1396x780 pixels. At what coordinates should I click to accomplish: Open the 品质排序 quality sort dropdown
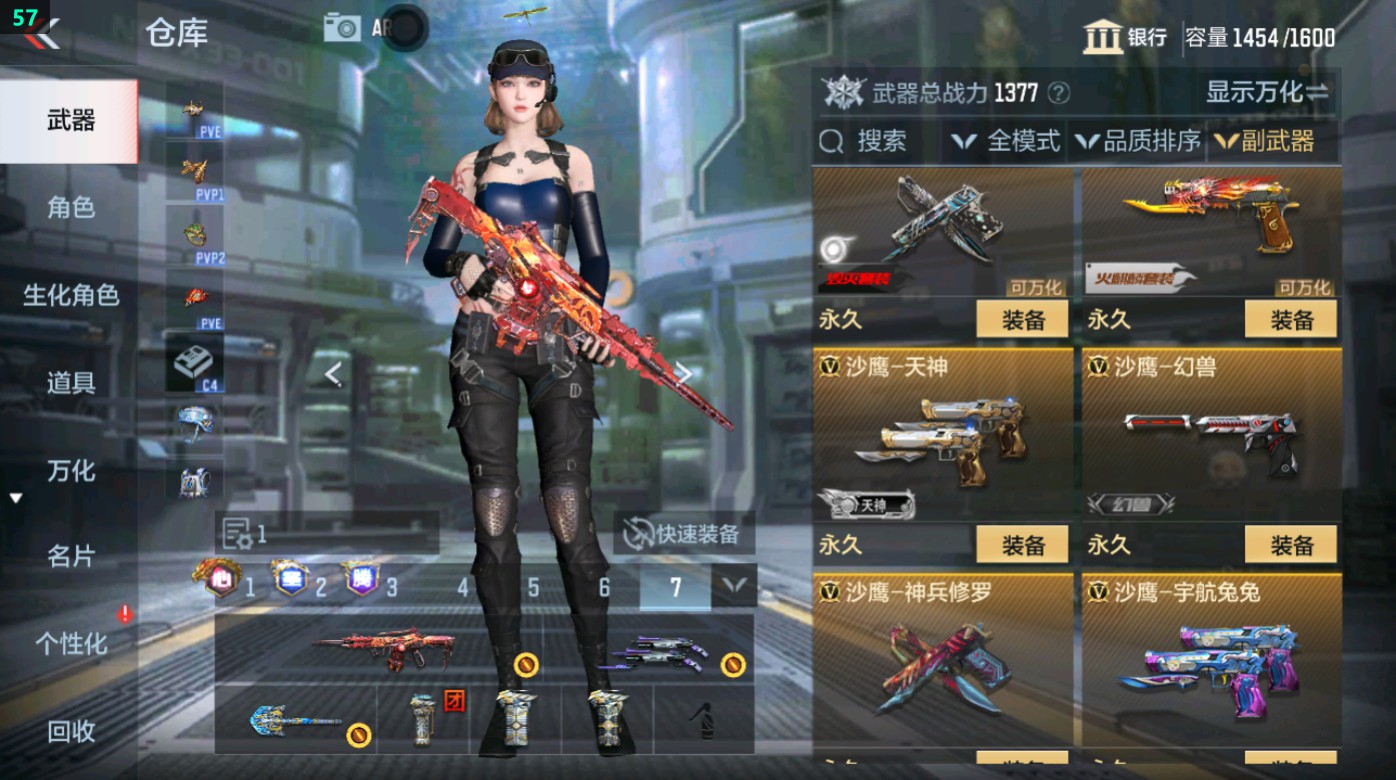tap(1148, 141)
